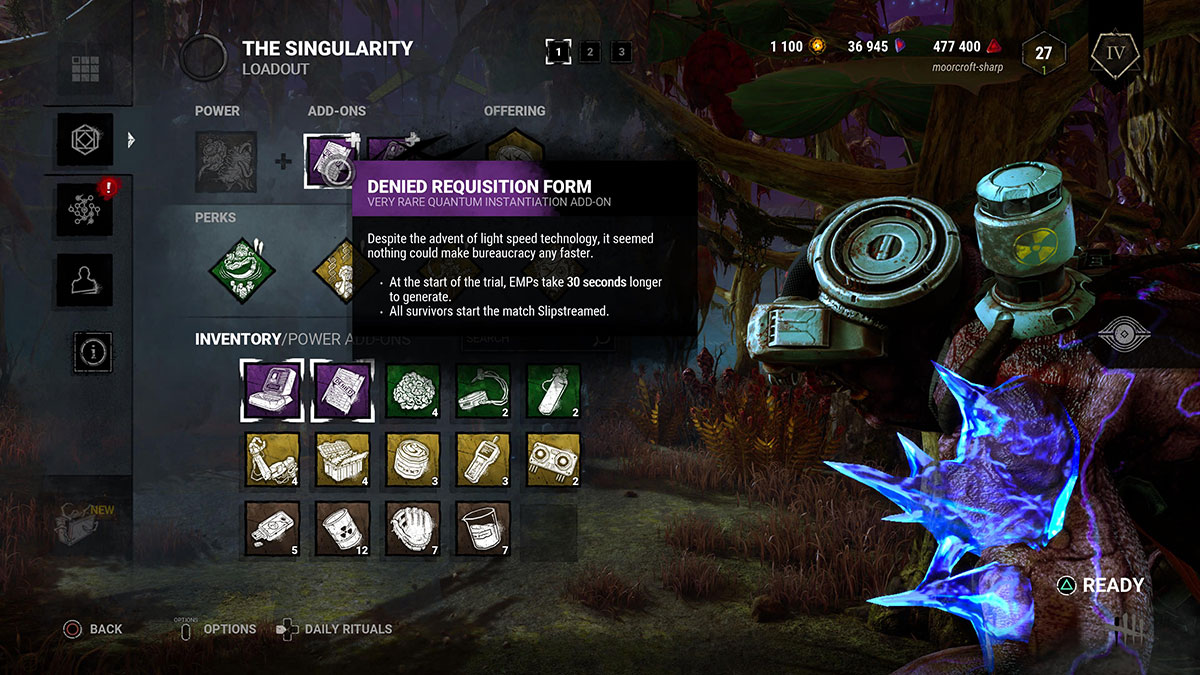Open the killer select grid
Screen dimensions: 1200x675
pyautogui.click(x=85, y=69)
